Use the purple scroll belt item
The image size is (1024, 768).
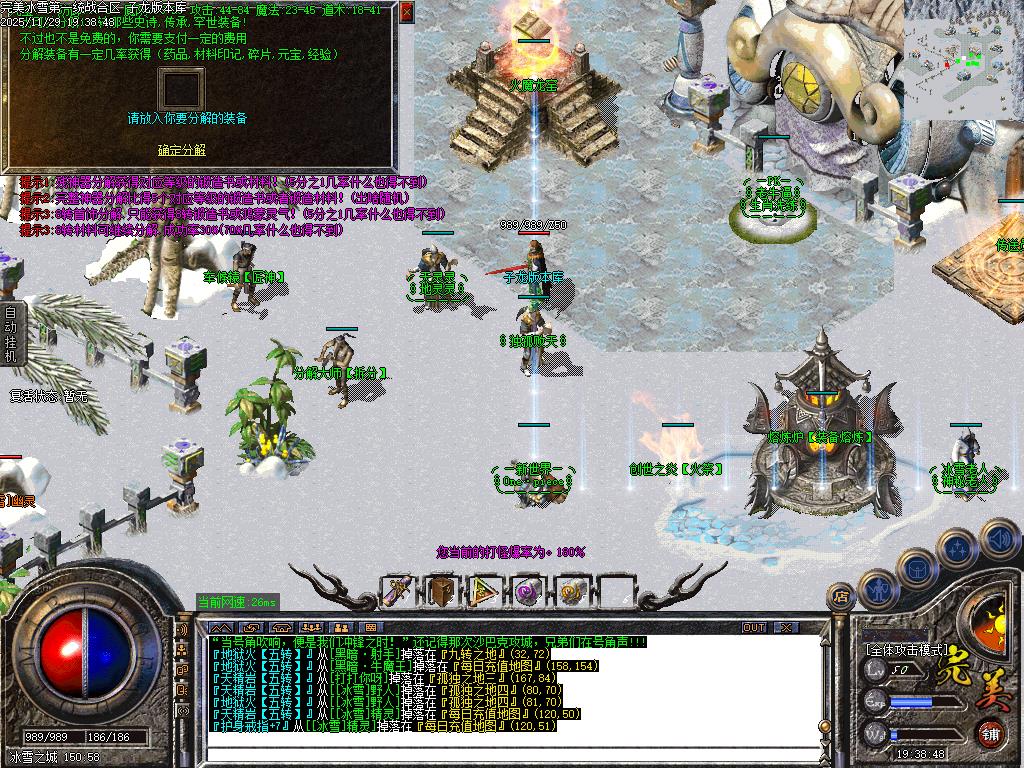(x=528, y=591)
